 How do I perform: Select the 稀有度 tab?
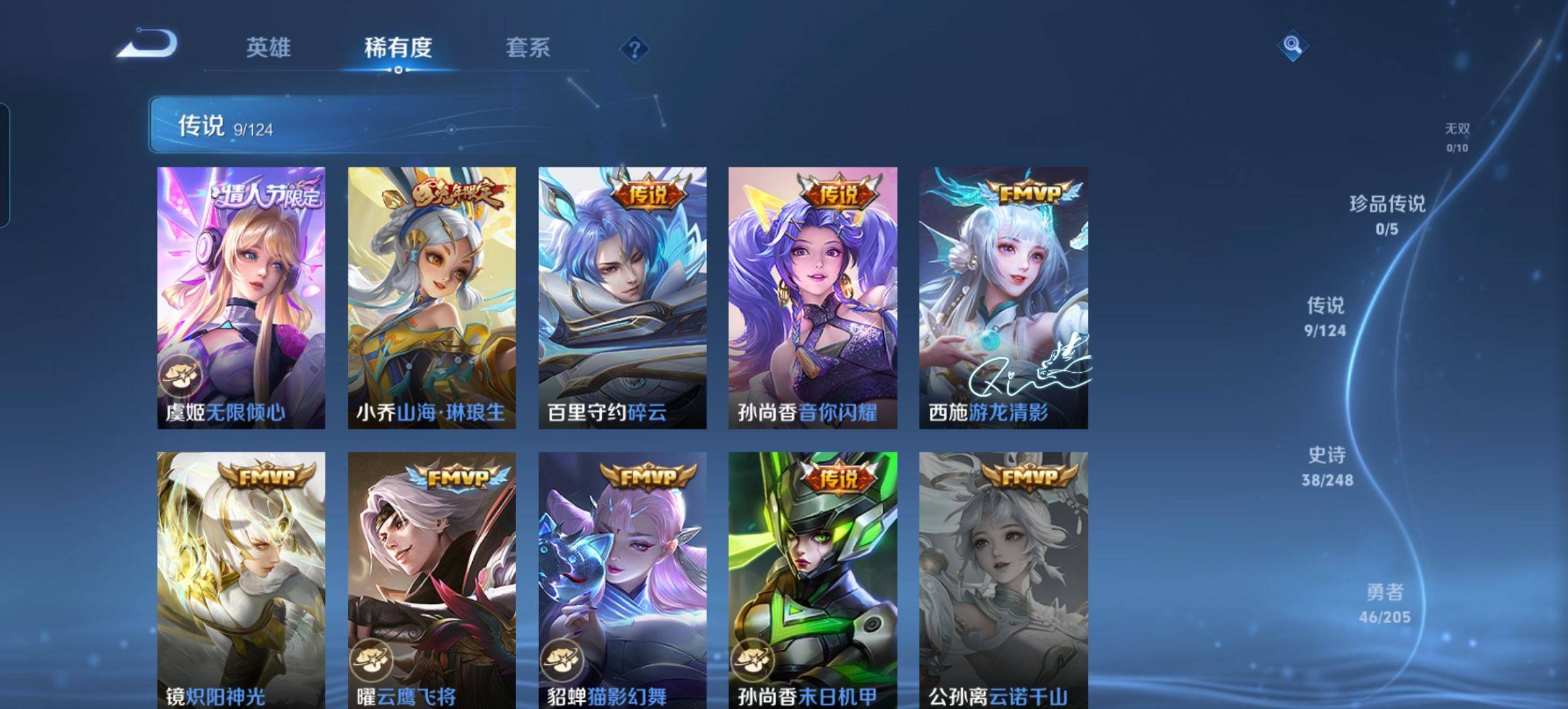398,48
